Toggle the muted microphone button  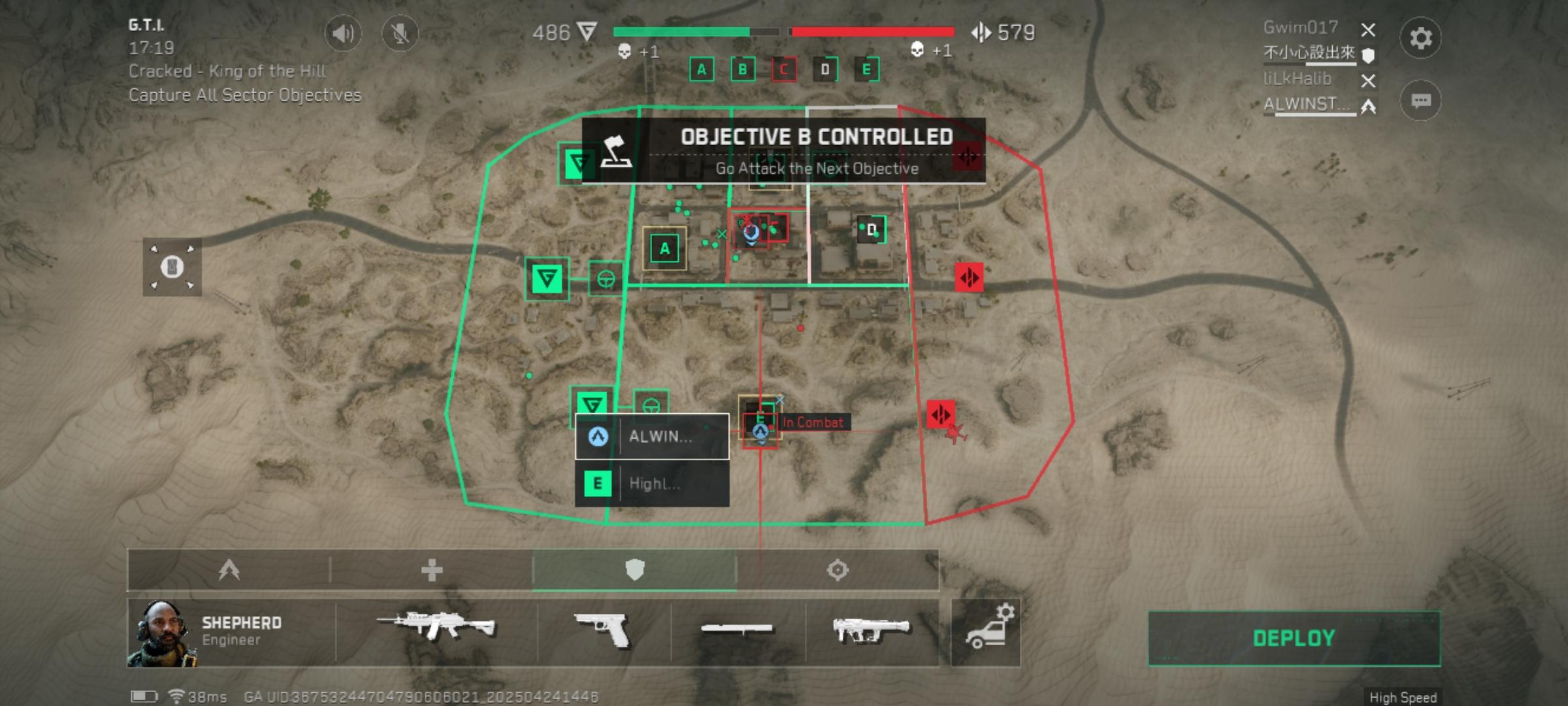tap(400, 33)
